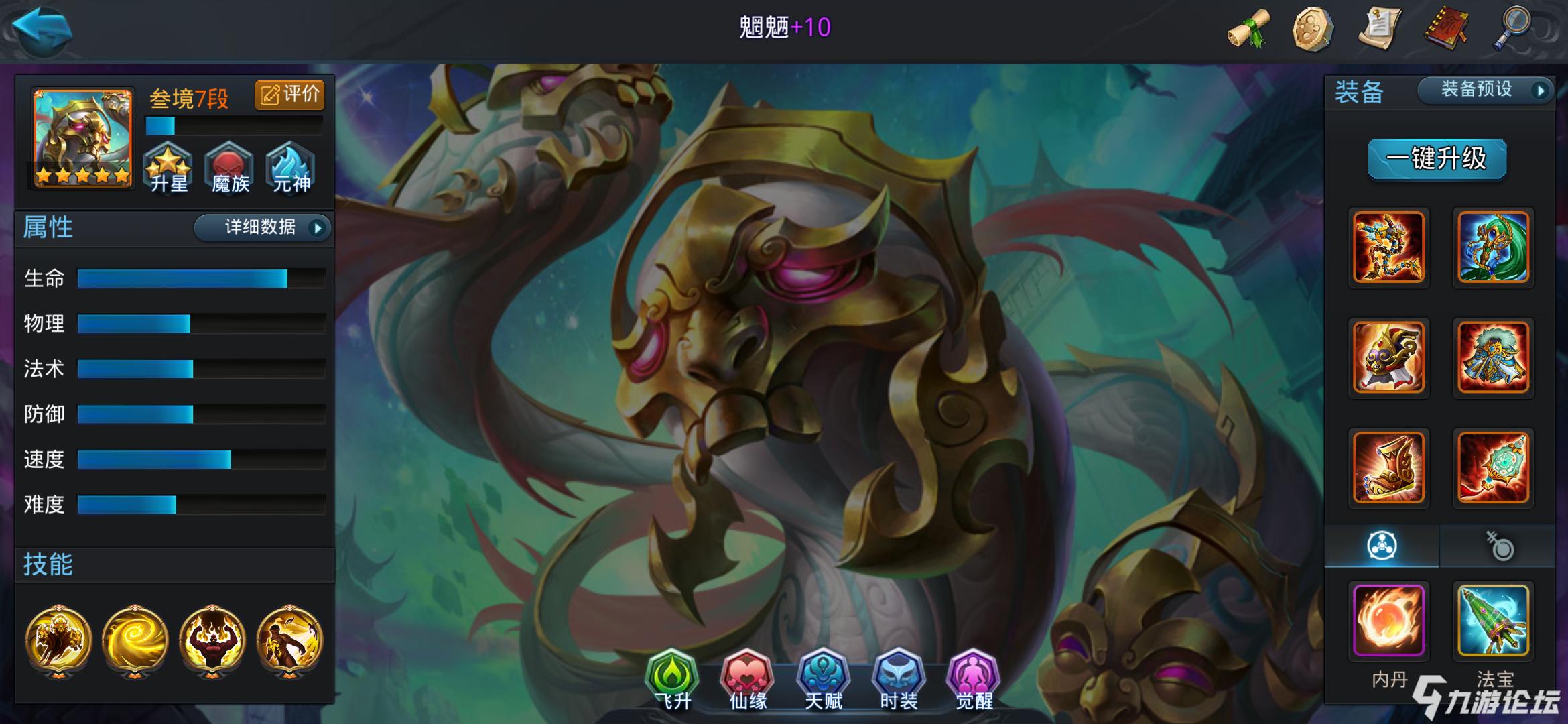The width and height of the screenshot is (1568, 724).
Task: Choose the 法宝 green treasure slot
Action: pyautogui.click(x=1493, y=620)
